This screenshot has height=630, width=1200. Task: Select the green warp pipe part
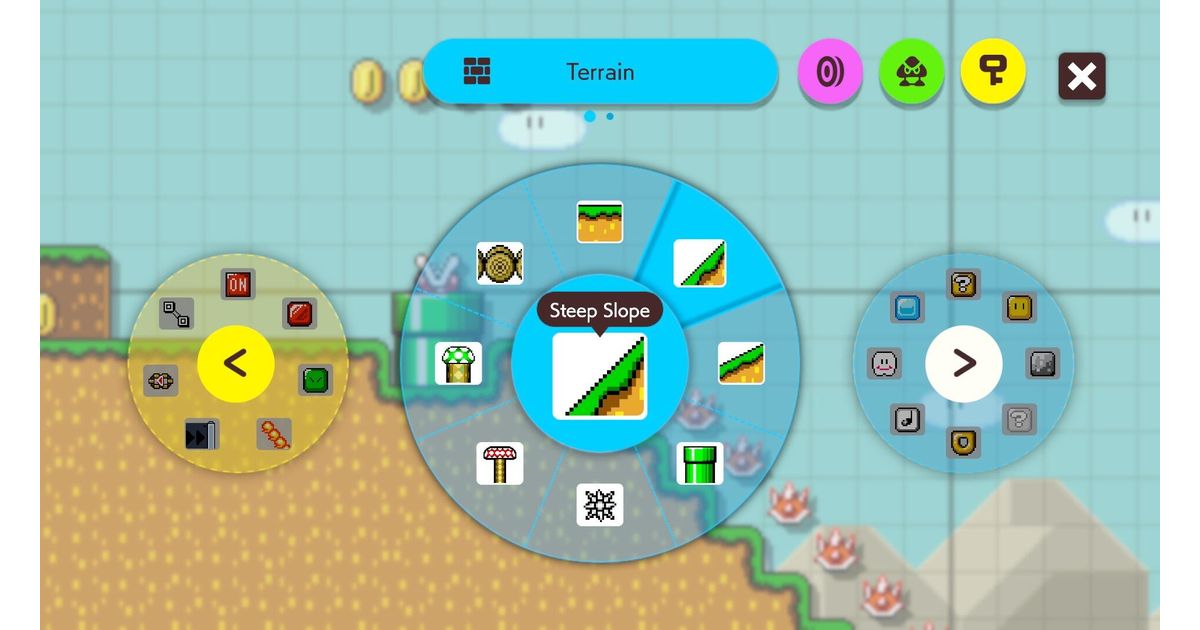(699, 463)
